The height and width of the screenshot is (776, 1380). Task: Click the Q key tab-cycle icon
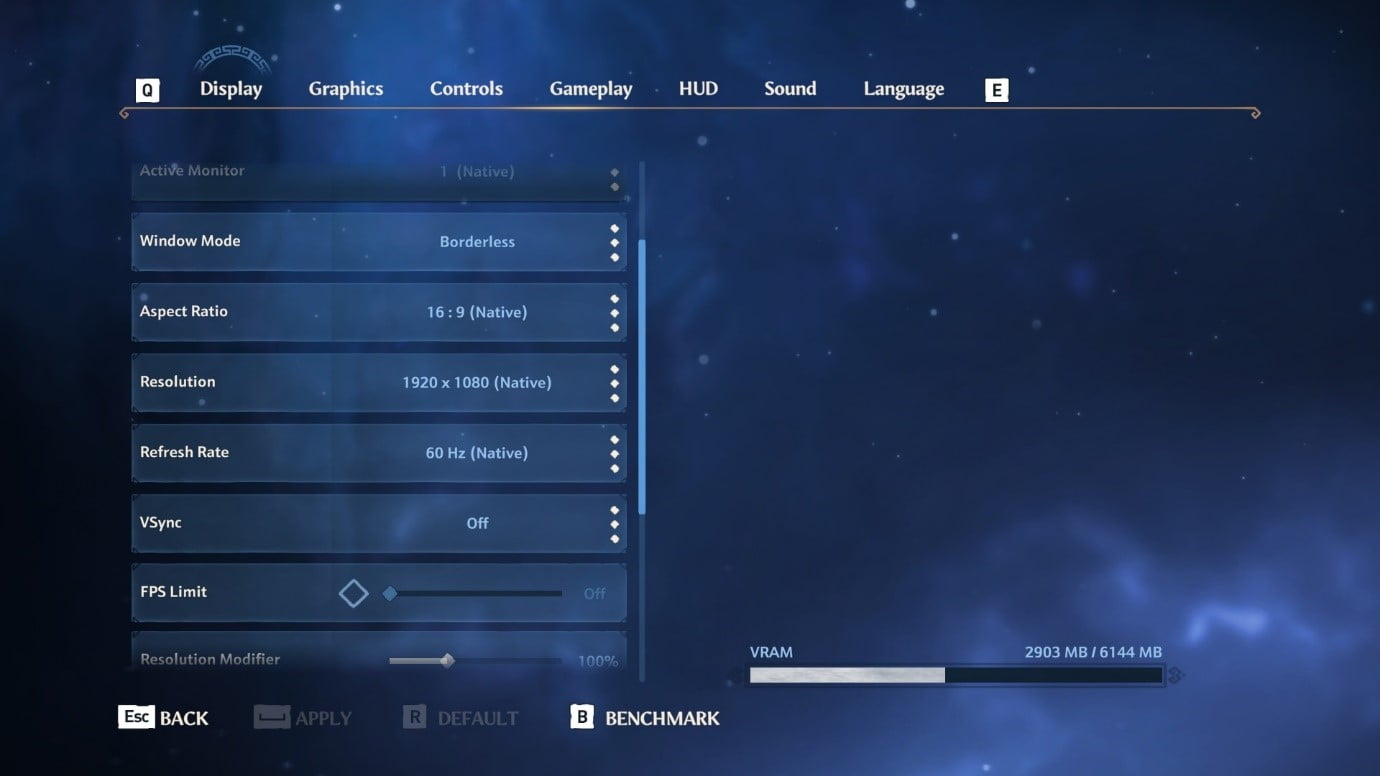click(x=147, y=89)
